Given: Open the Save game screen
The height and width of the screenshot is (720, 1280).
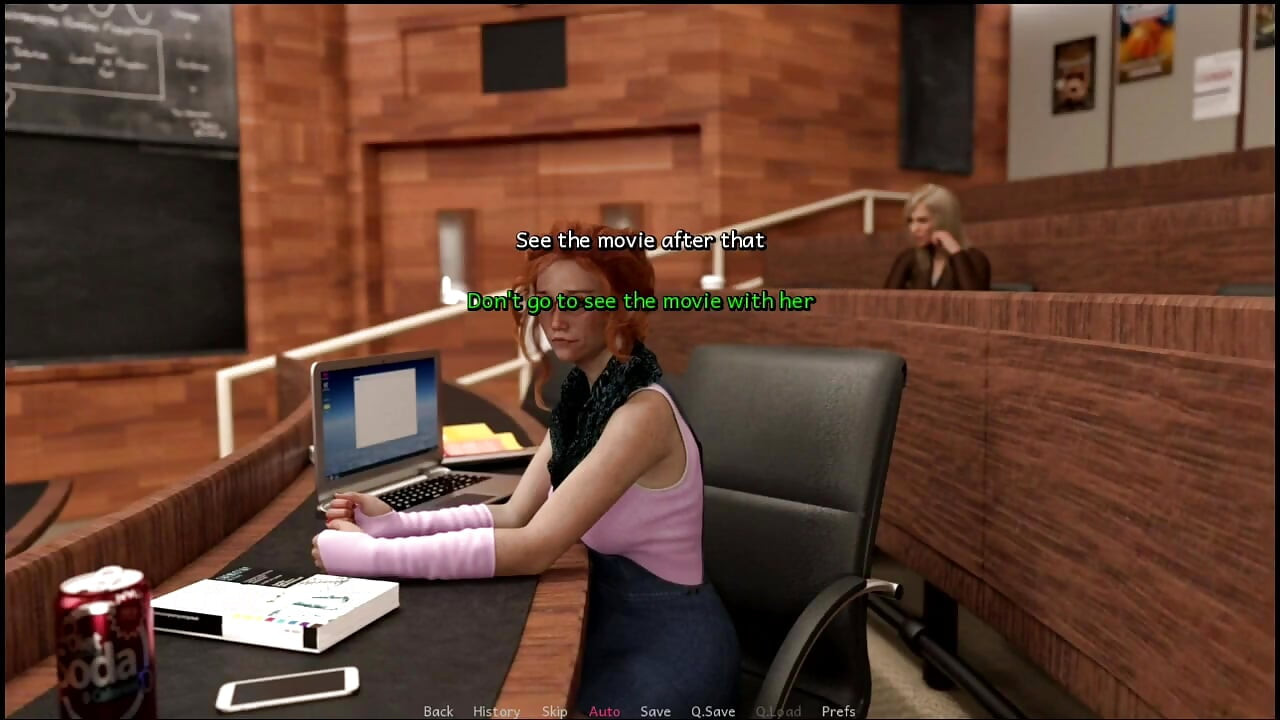Looking at the screenshot, I should (655, 711).
